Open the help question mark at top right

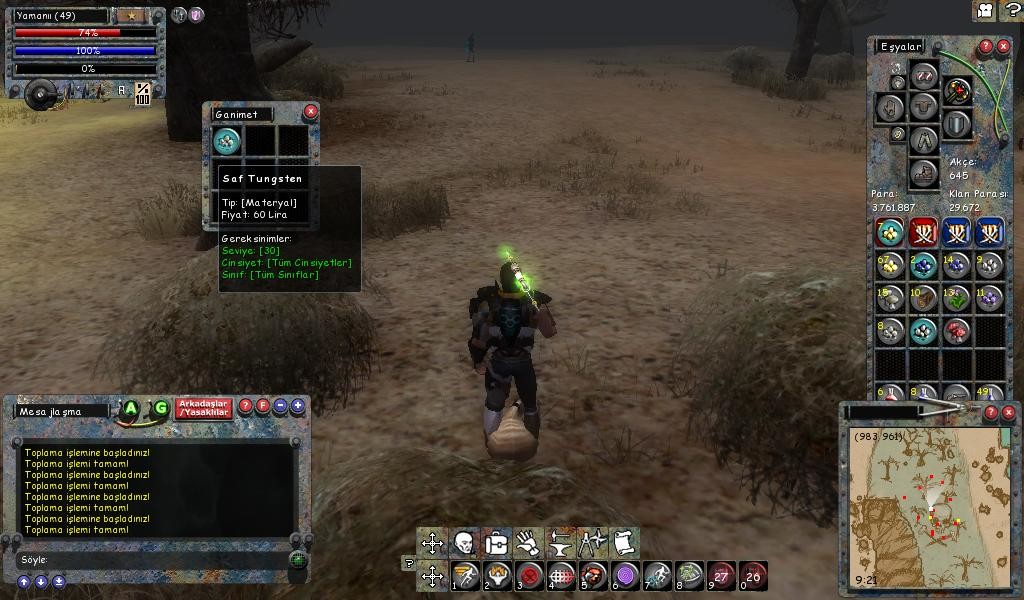pos(1011,10)
